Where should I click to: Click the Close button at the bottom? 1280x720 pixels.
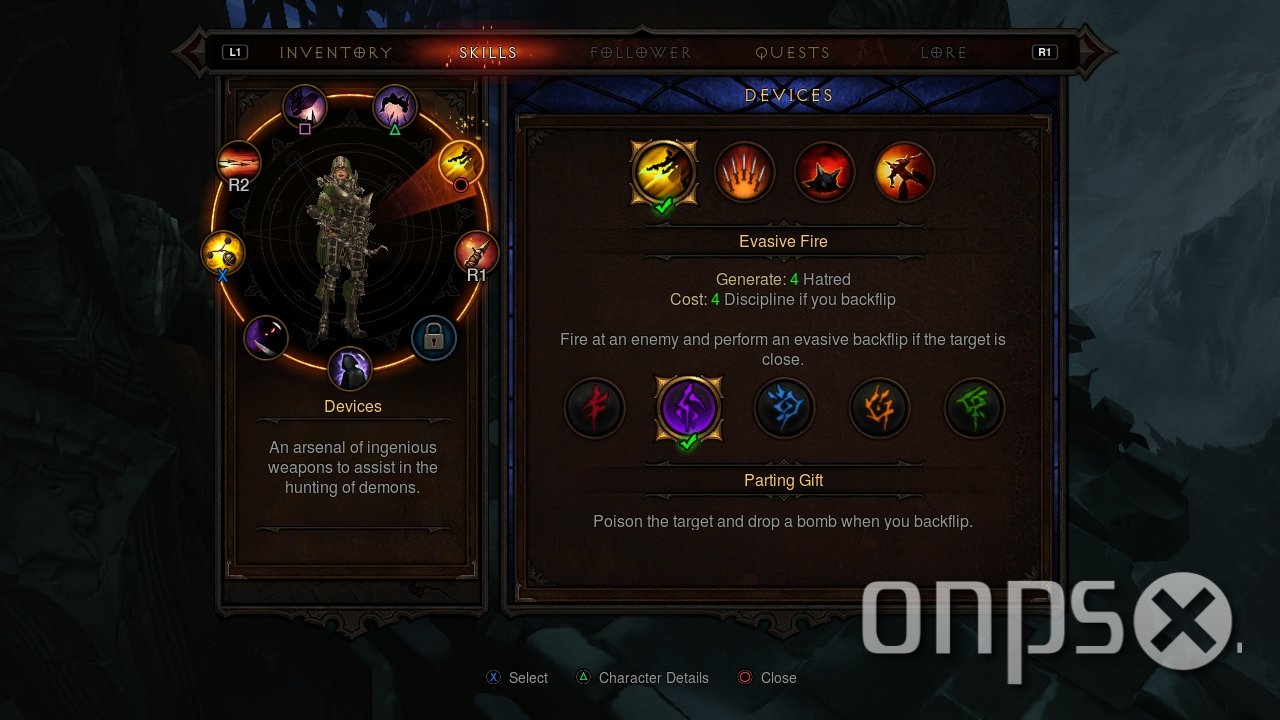[767, 677]
